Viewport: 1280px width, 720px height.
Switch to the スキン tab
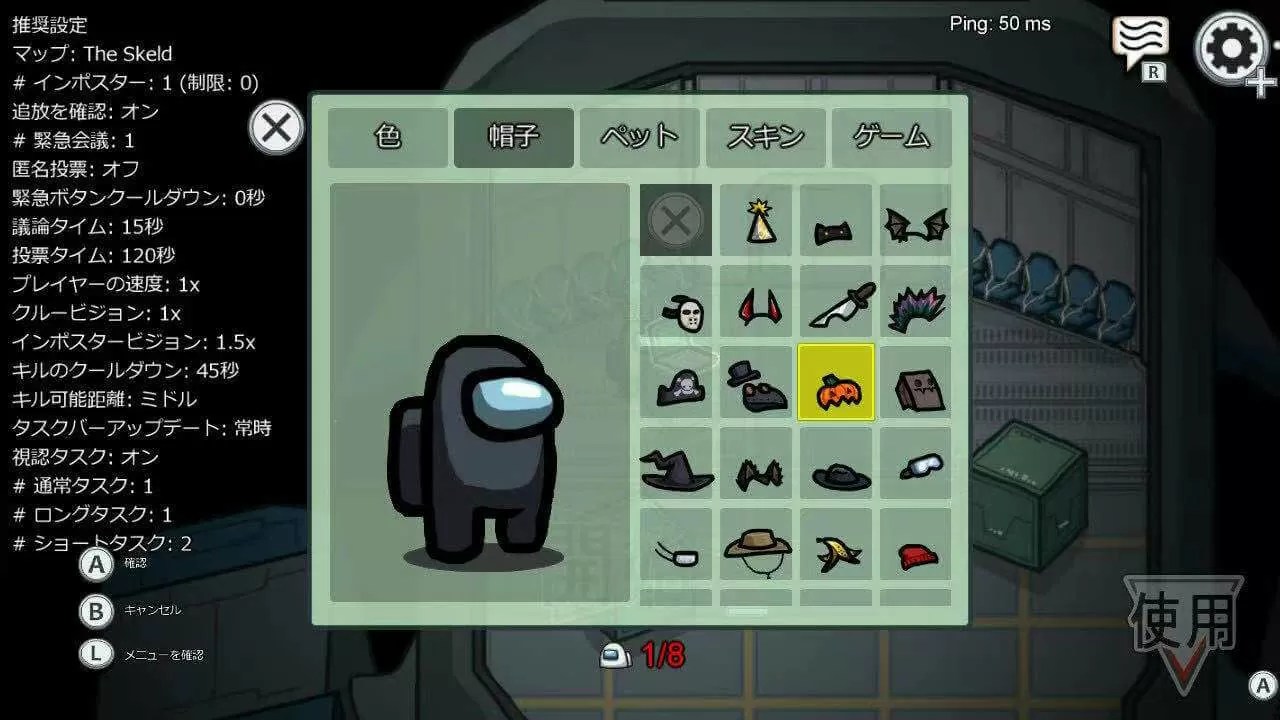click(x=764, y=138)
